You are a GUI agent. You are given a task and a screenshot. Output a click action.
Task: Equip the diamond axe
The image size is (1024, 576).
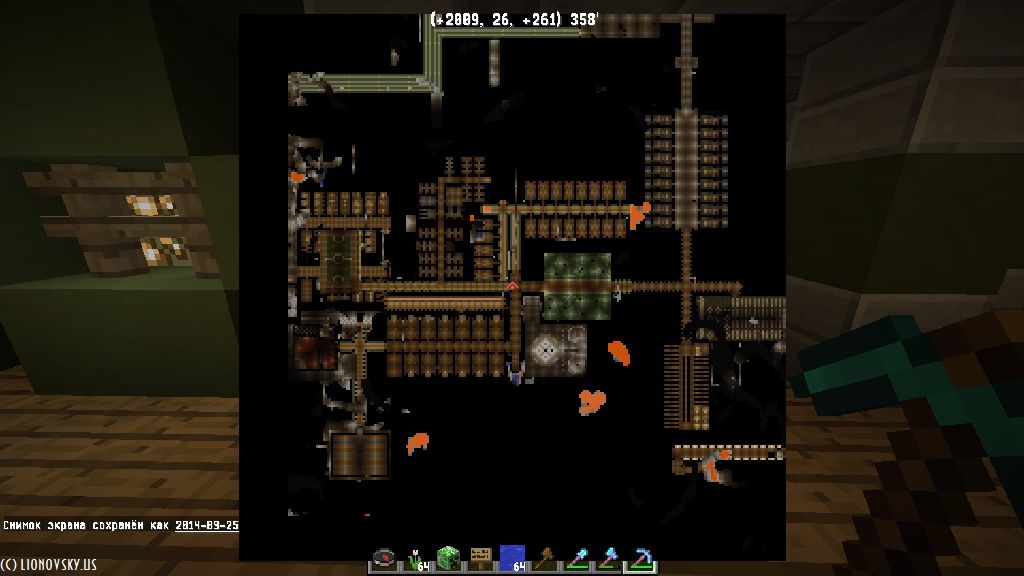[608, 559]
